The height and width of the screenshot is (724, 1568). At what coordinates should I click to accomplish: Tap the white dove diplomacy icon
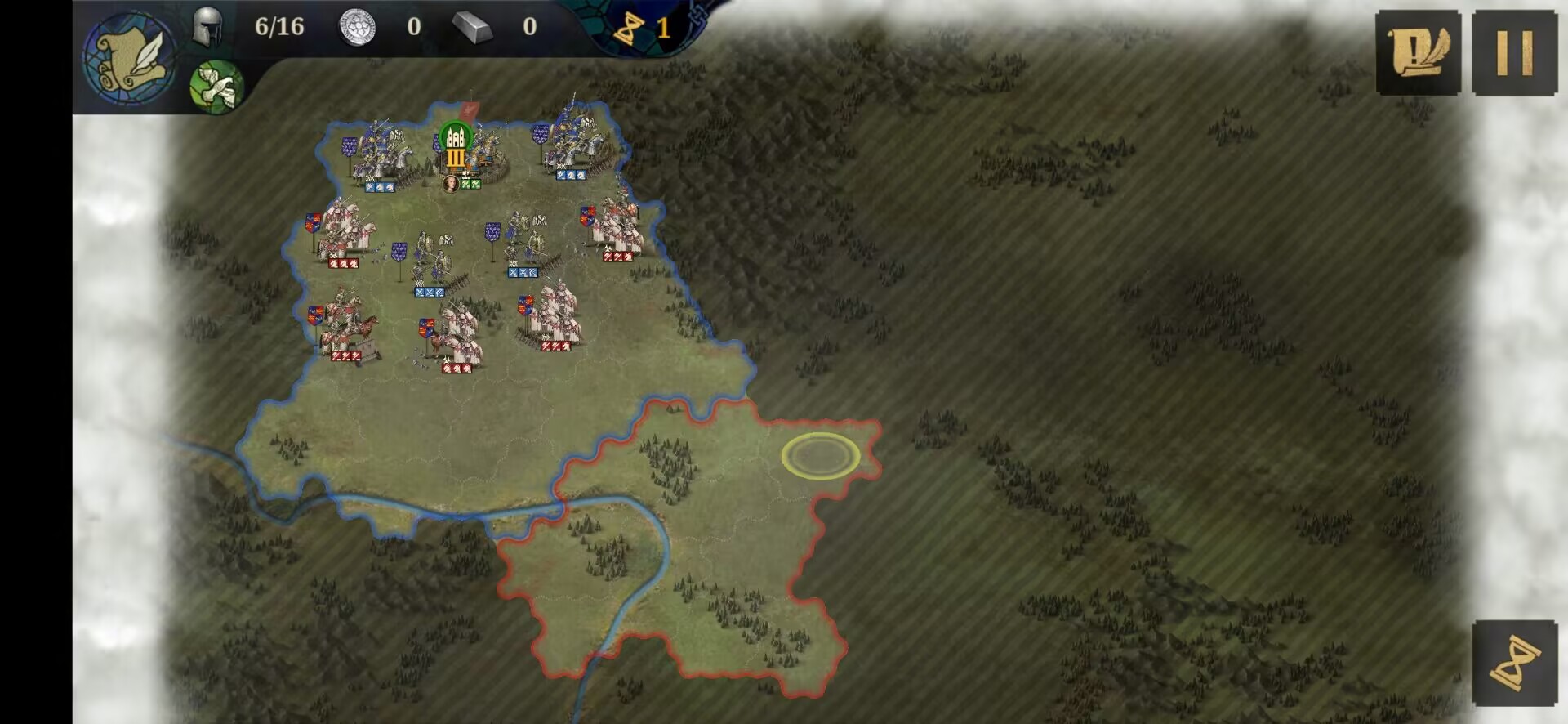[x=216, y=86]
